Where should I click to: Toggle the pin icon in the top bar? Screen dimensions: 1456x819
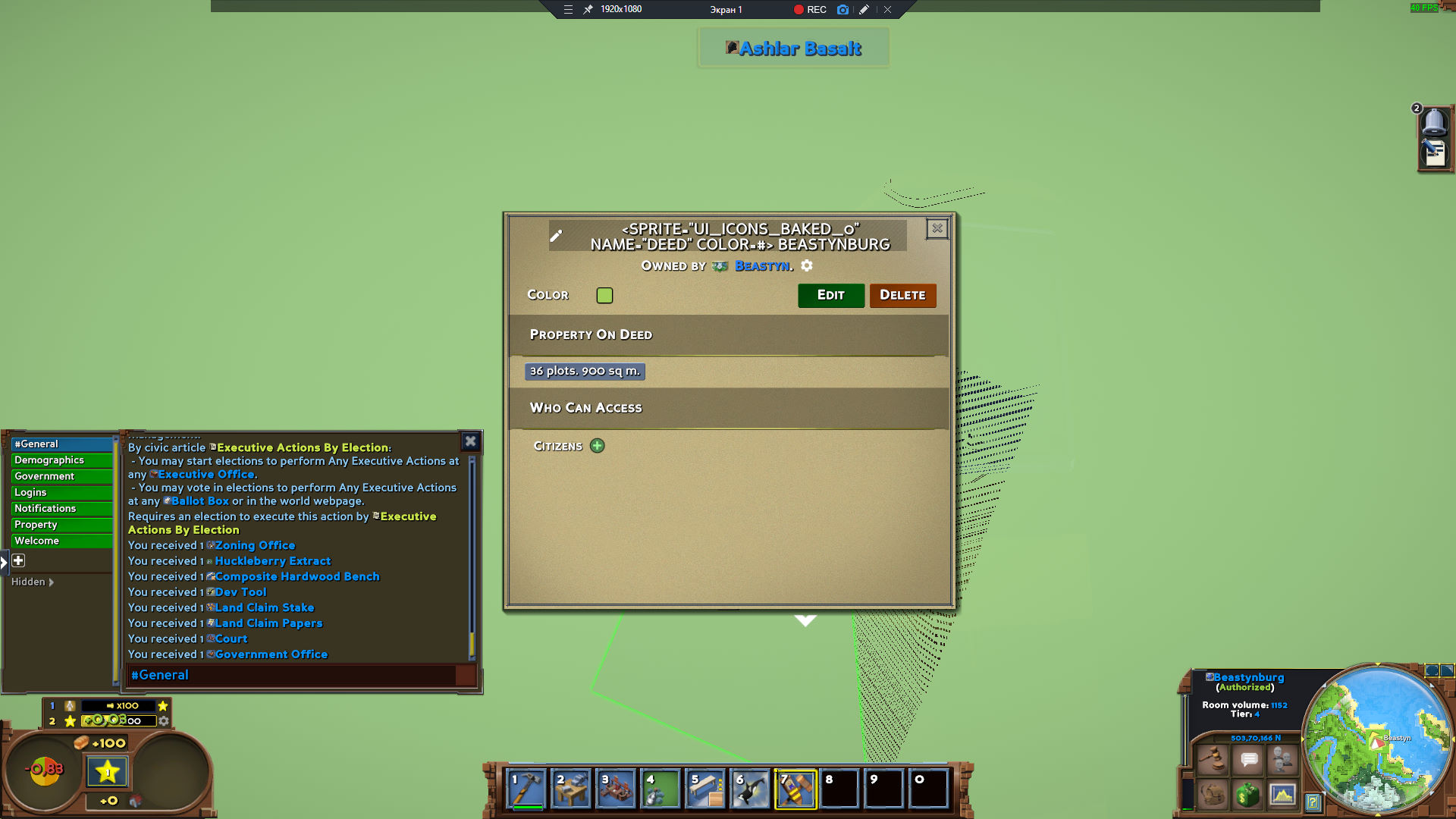pyautogui.click(x=586, y=10)
